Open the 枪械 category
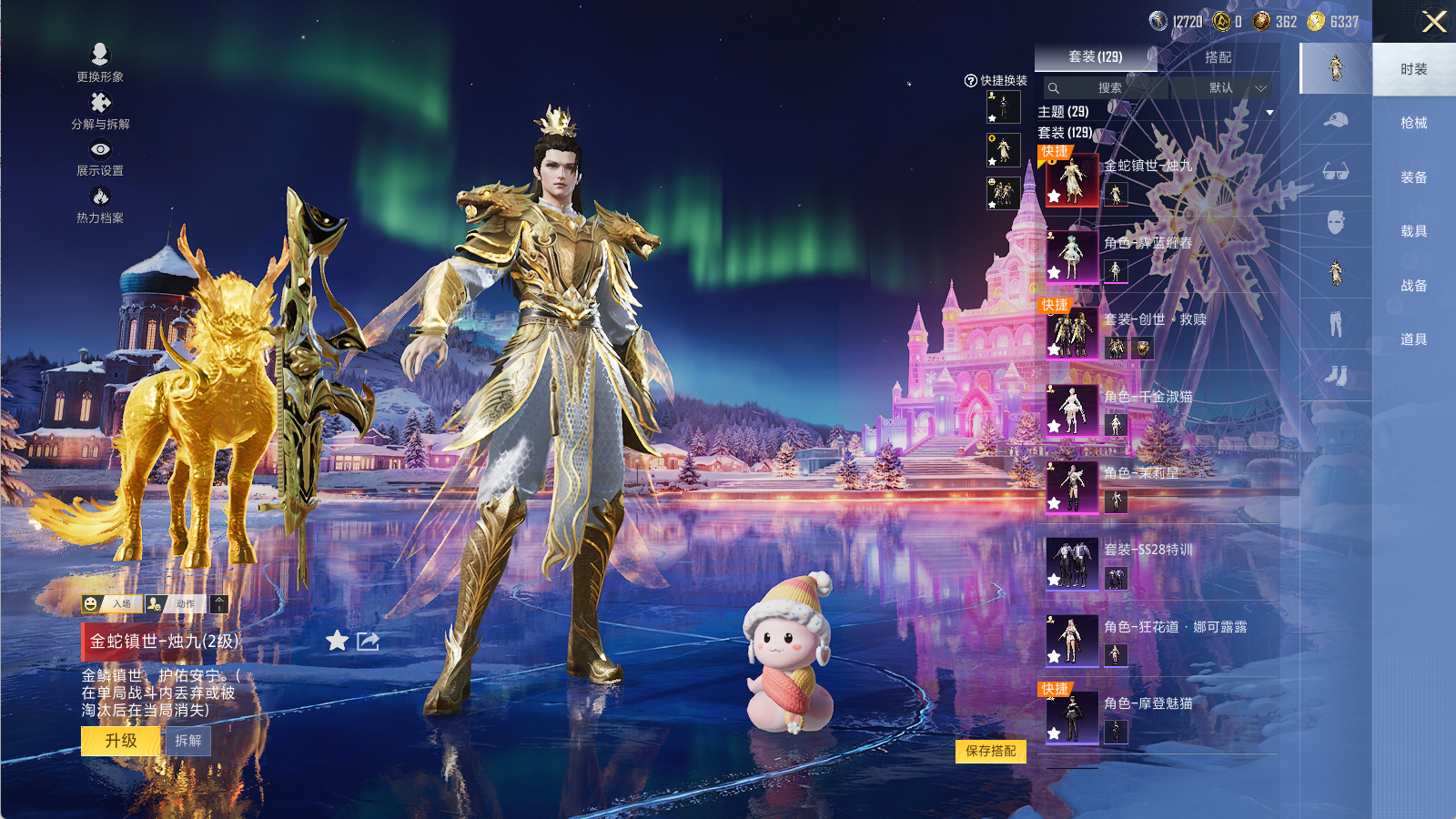This screenshot has height=819, width=1456. tap(1413, 123)
